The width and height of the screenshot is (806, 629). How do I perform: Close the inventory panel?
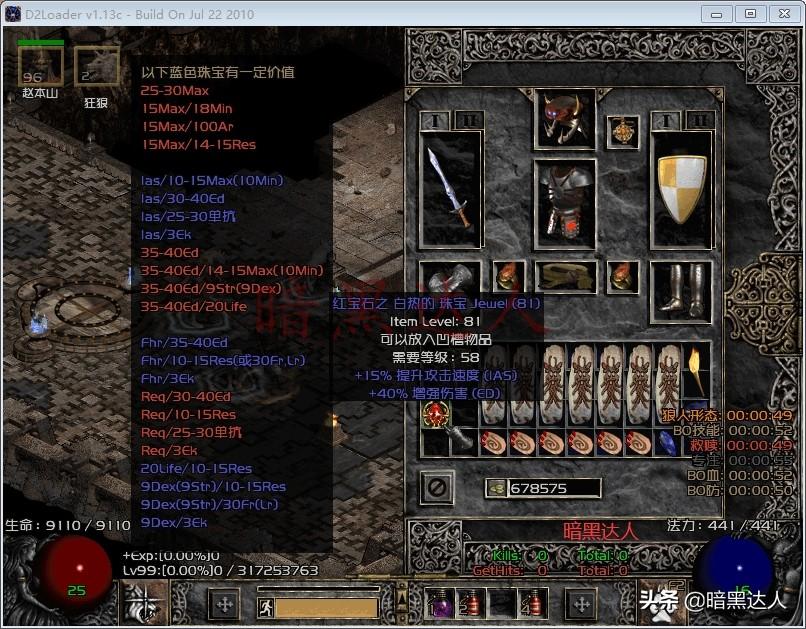437,488
